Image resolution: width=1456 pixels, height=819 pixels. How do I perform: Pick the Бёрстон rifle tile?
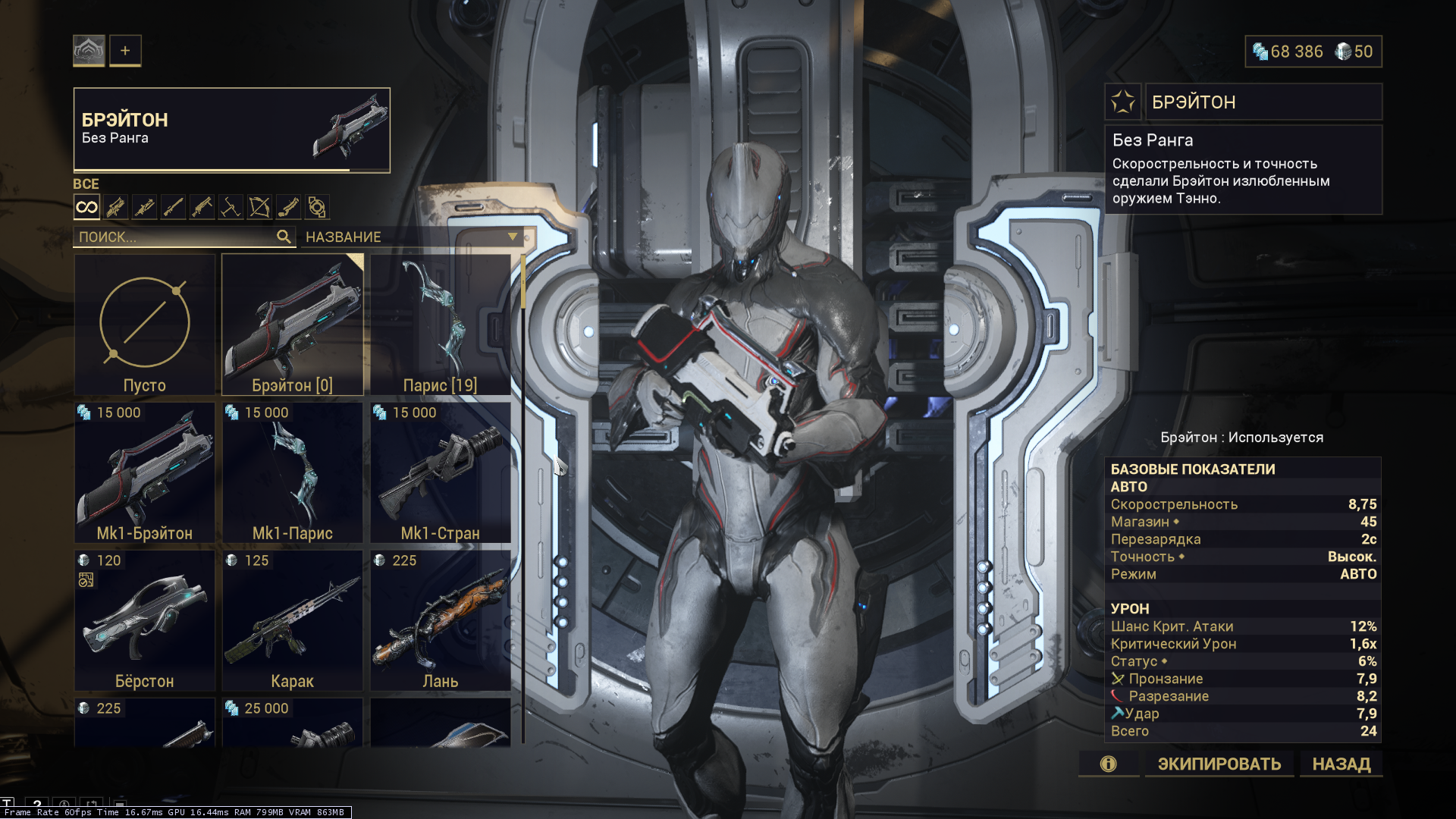coord(144,620)
